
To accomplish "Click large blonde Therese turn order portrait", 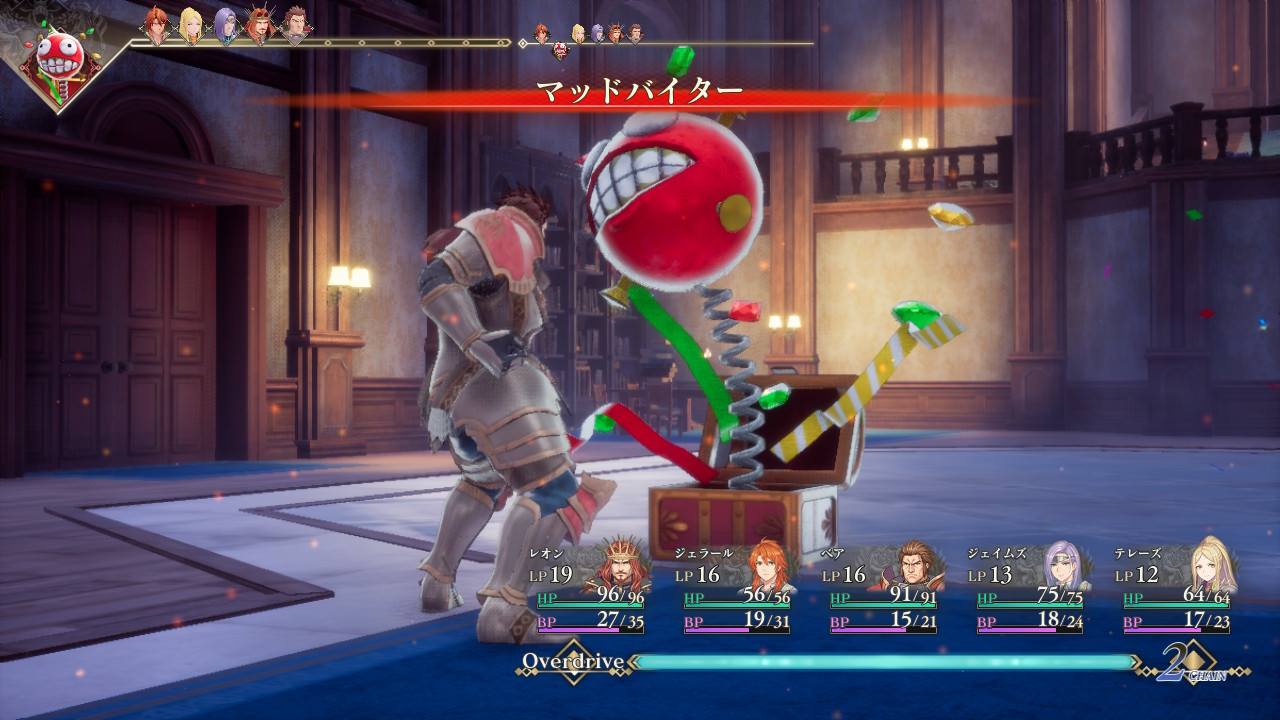I will coord(190,26).
